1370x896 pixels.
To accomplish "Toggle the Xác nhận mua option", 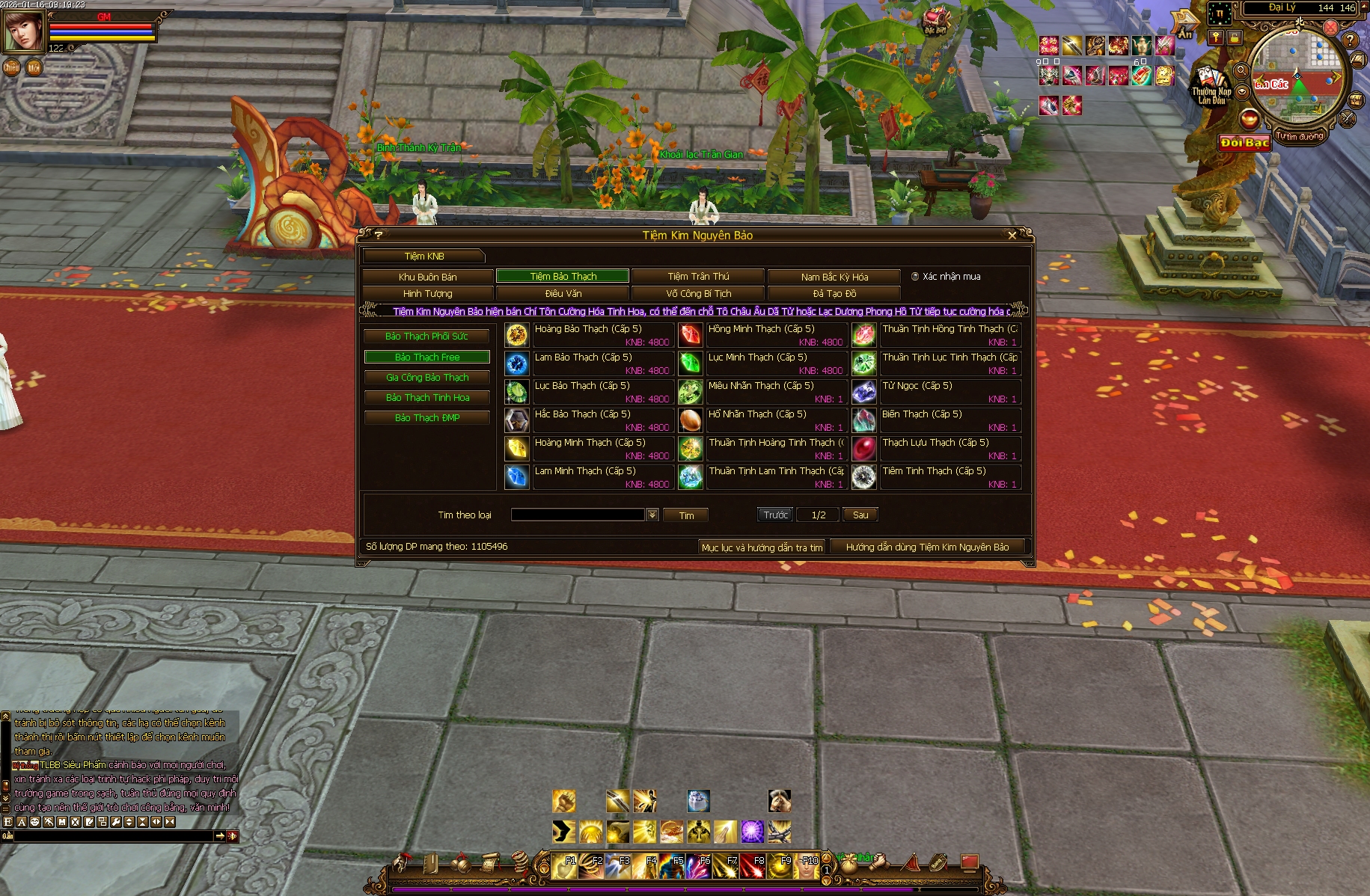I will point(915,277).
